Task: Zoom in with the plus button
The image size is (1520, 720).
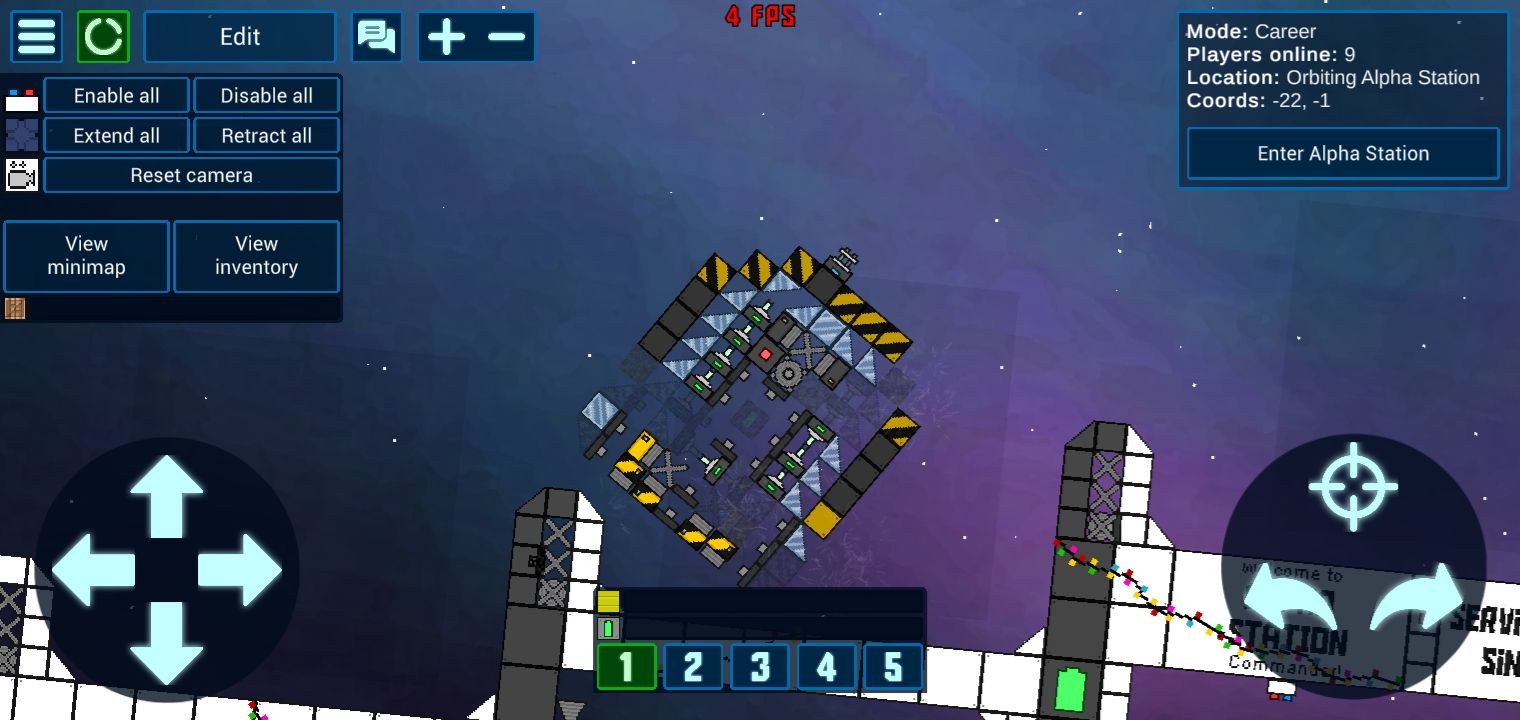Action: (x=446, y=37)
